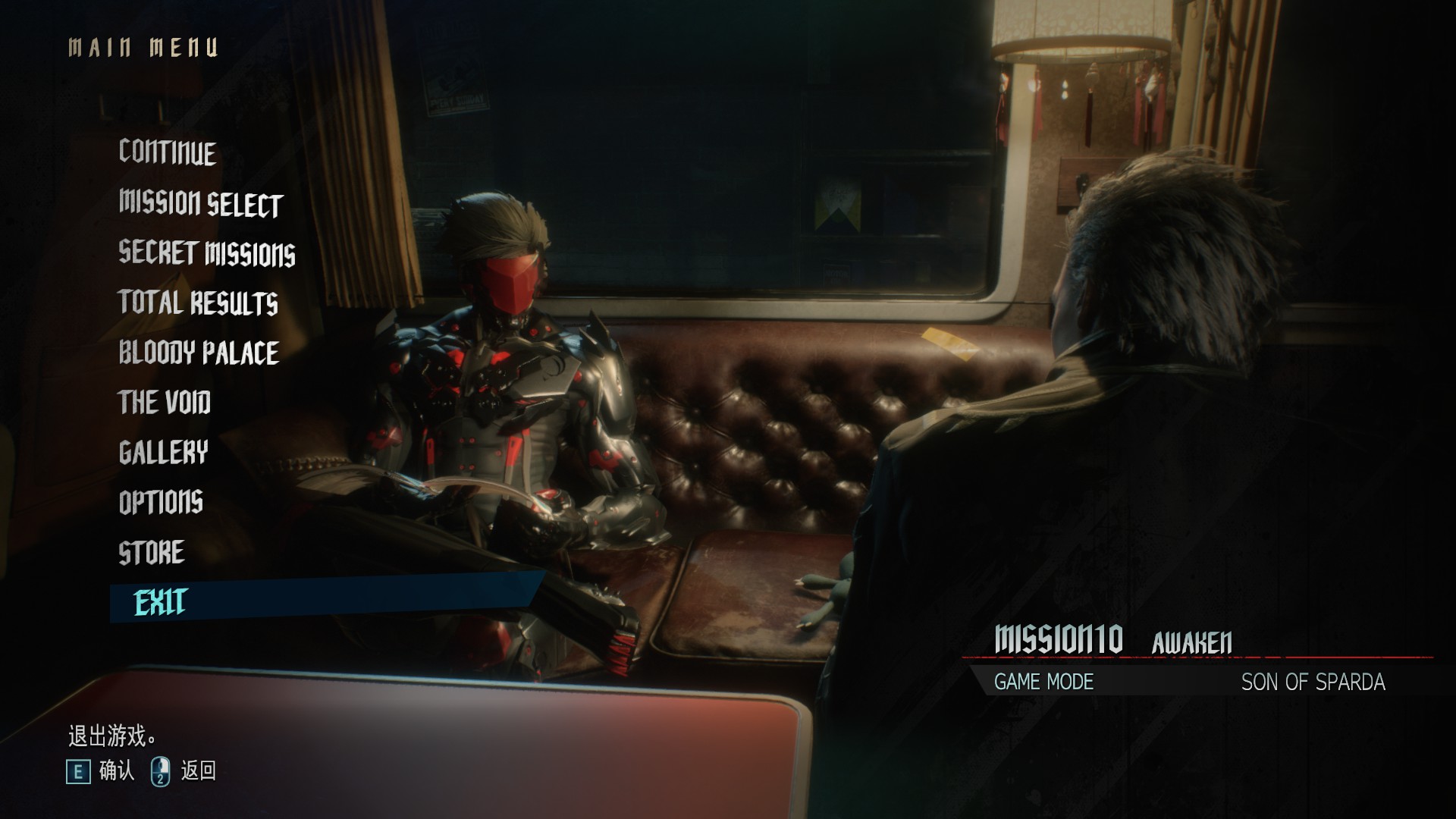Select Continue from the main menu

point(168,152)
